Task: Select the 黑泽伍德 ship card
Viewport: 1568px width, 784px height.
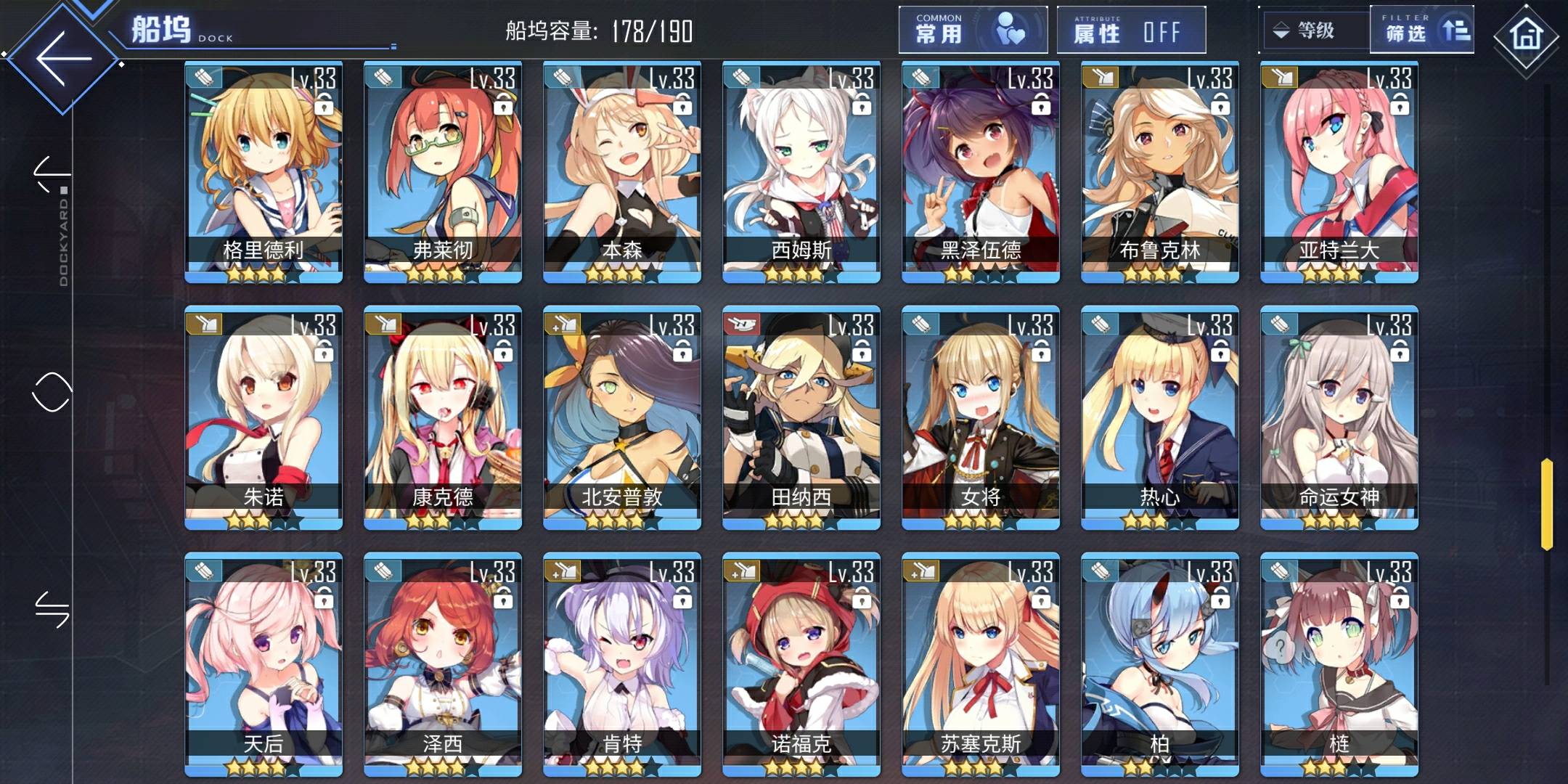Action: [981, 172]
